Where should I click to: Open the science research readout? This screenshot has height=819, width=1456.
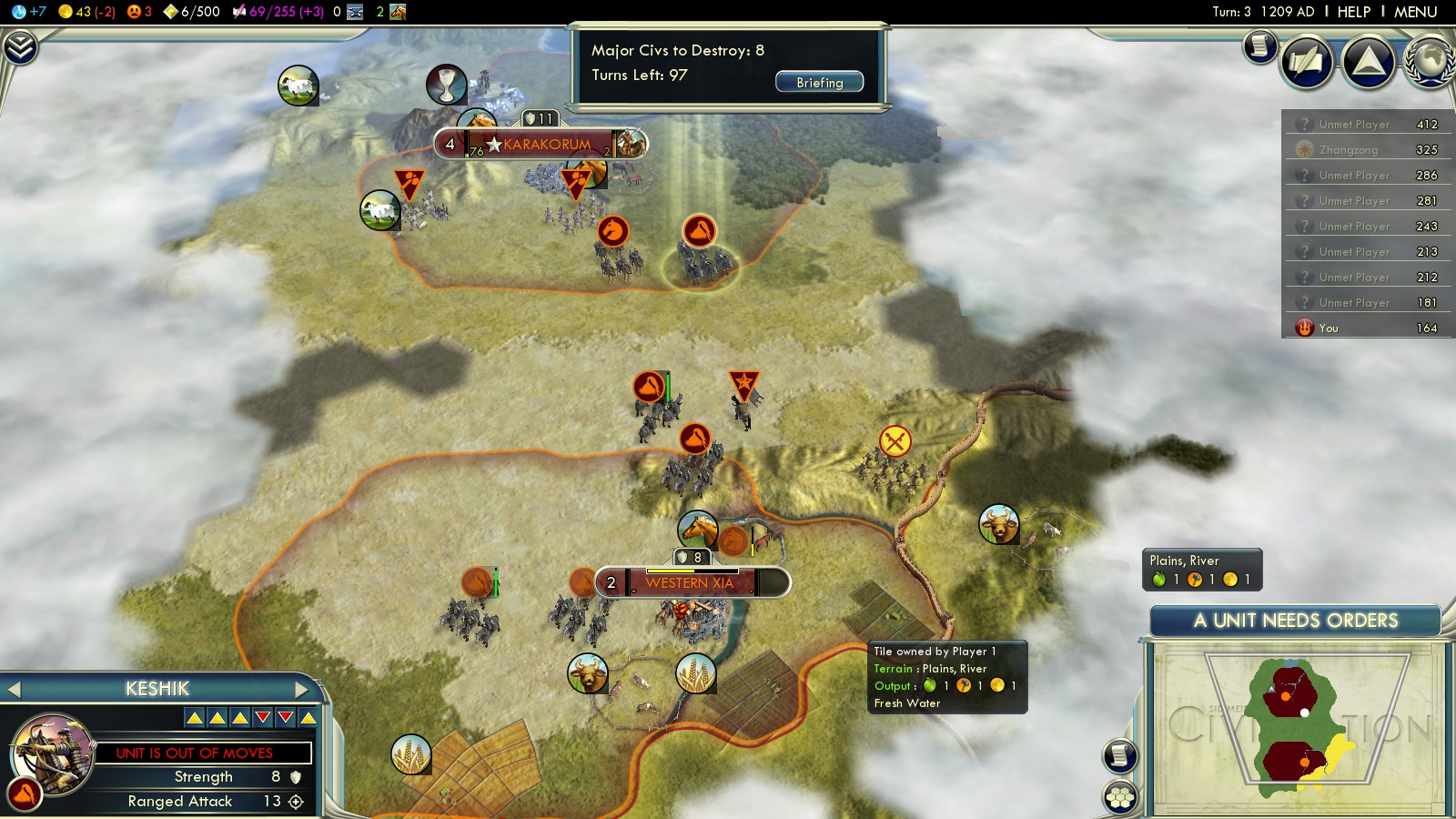(29, 12)
